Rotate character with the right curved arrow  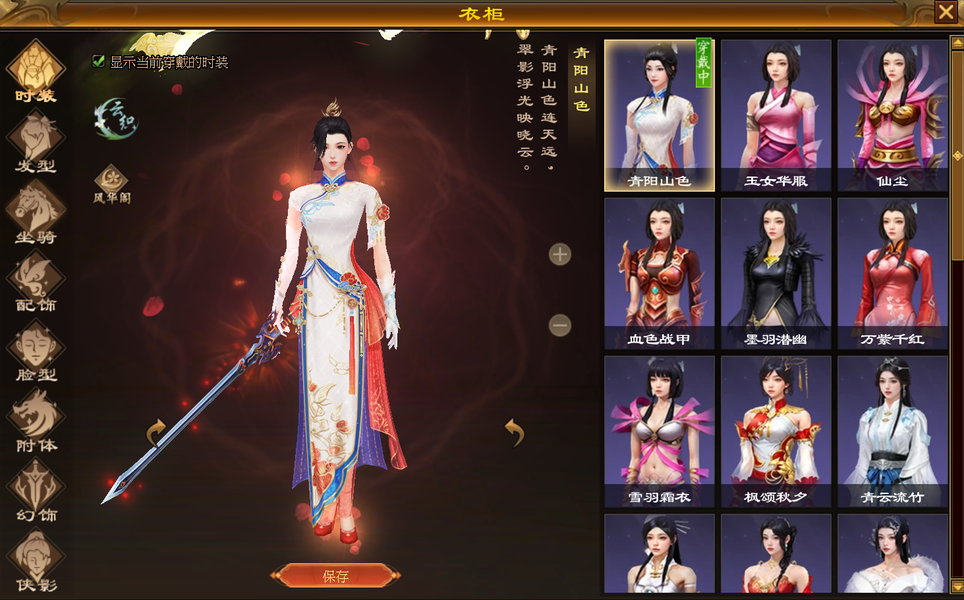tap(514, 432)
